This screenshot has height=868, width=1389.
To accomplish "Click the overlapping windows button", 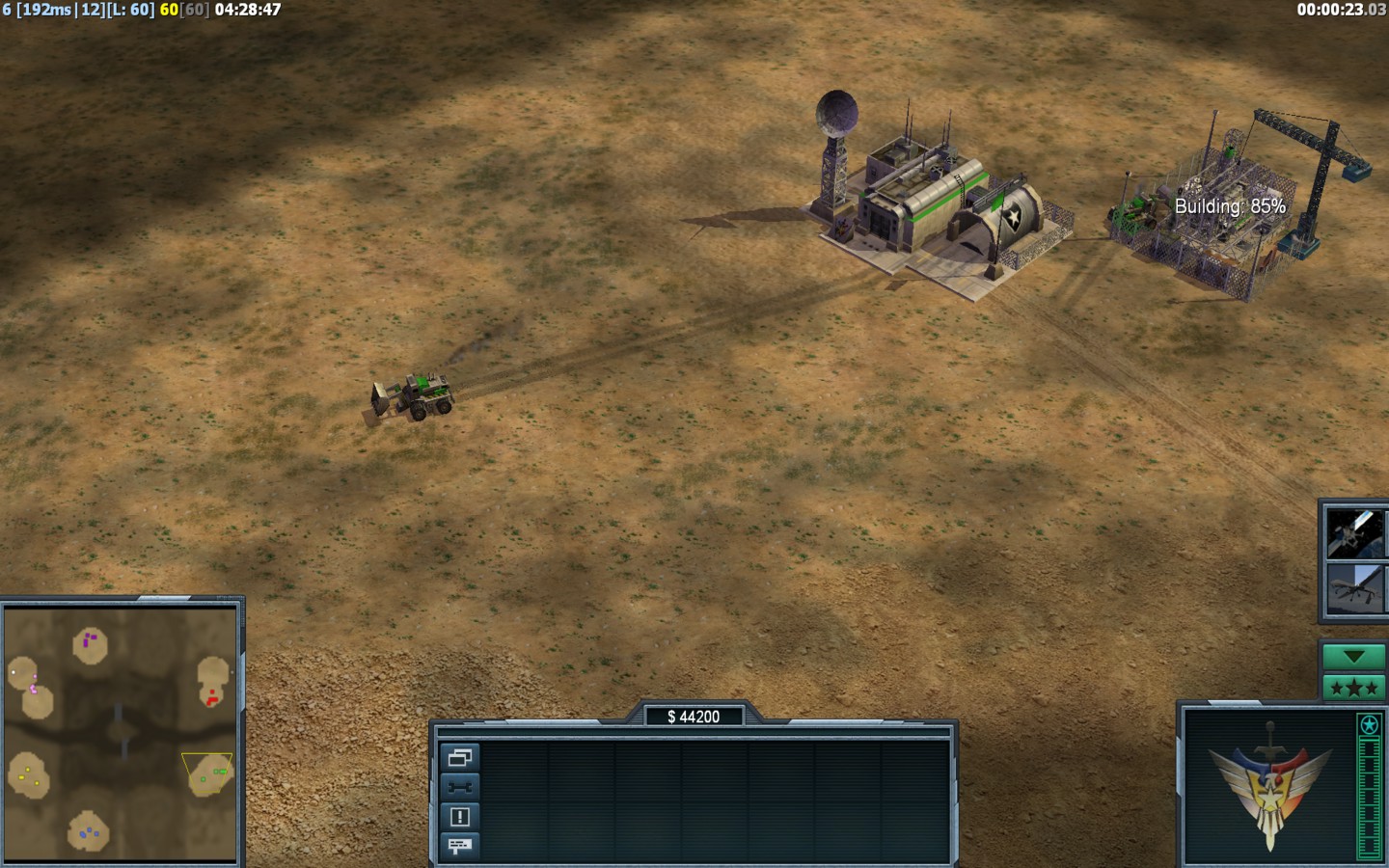I will (459, 758).
